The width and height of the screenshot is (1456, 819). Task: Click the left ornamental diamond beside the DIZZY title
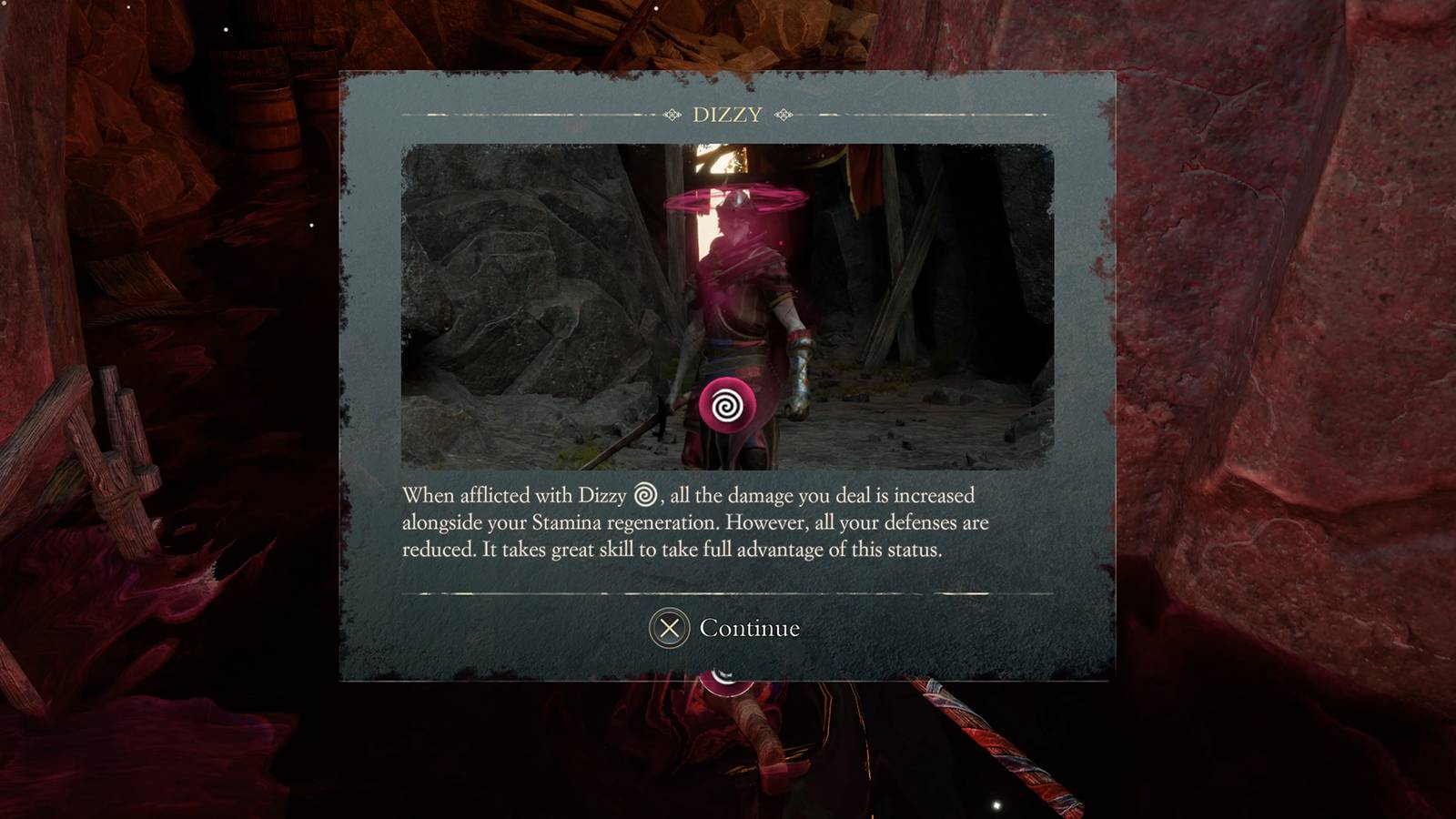coord(672,115)
